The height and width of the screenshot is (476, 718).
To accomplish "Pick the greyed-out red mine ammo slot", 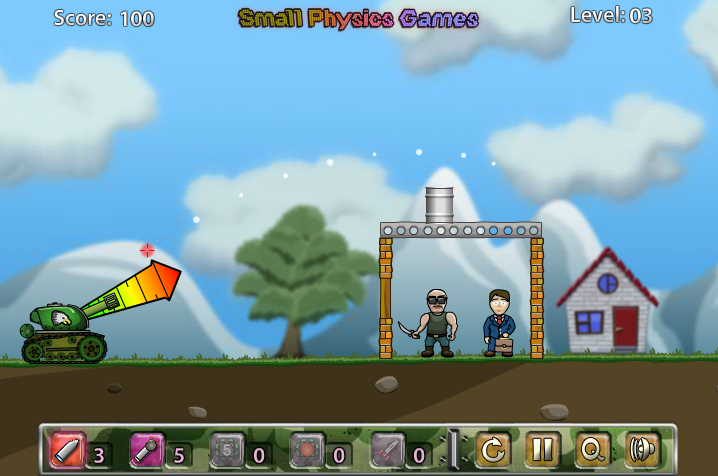I will click(306, 449).
